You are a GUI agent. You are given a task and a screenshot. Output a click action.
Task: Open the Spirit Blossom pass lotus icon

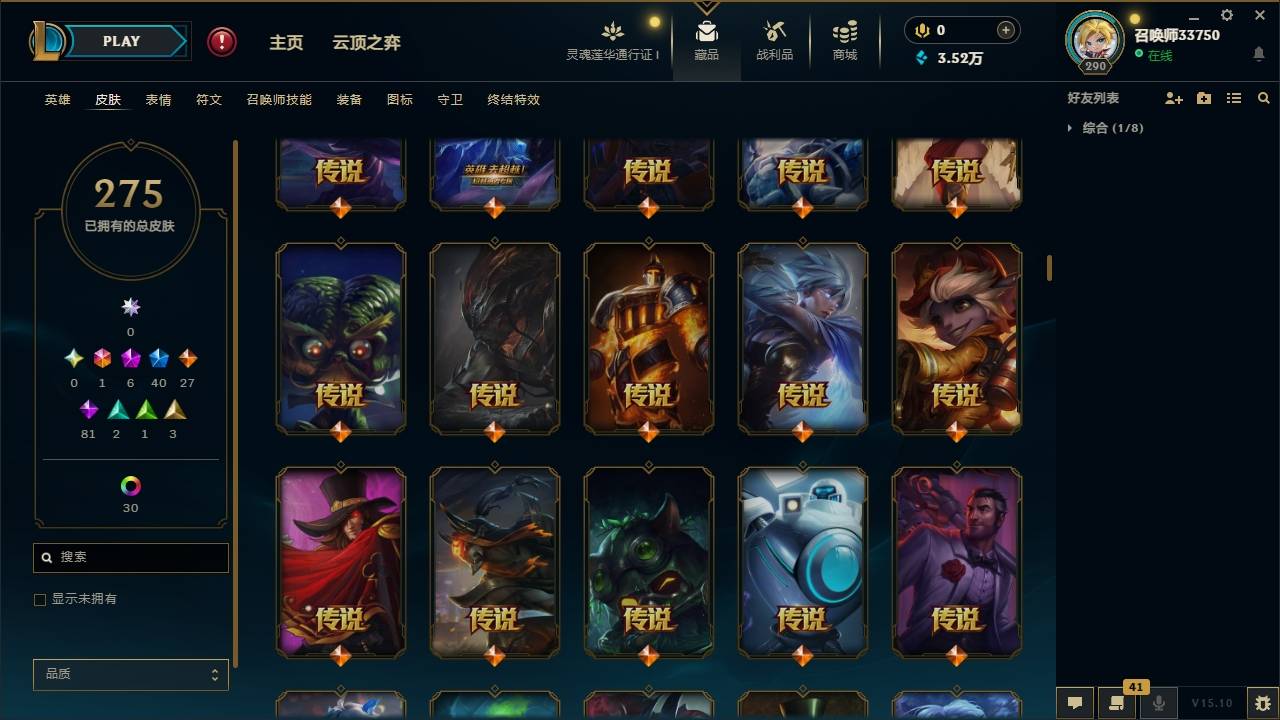613,32
